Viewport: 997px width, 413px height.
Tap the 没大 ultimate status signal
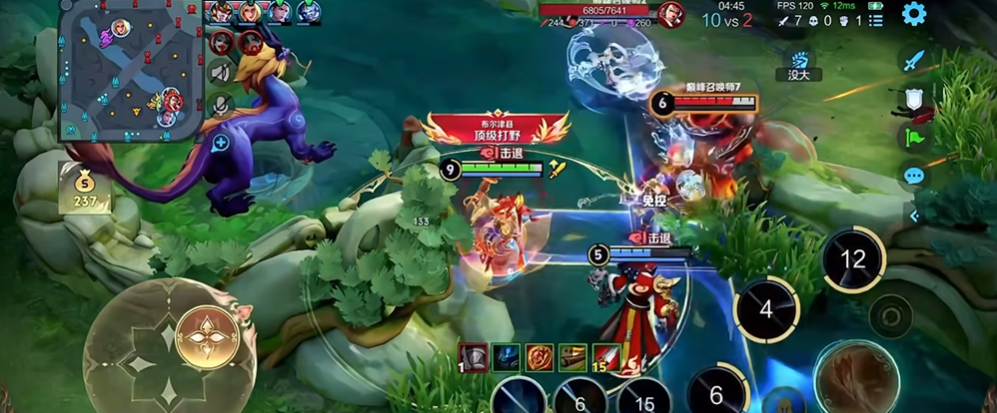click(798, 66)
